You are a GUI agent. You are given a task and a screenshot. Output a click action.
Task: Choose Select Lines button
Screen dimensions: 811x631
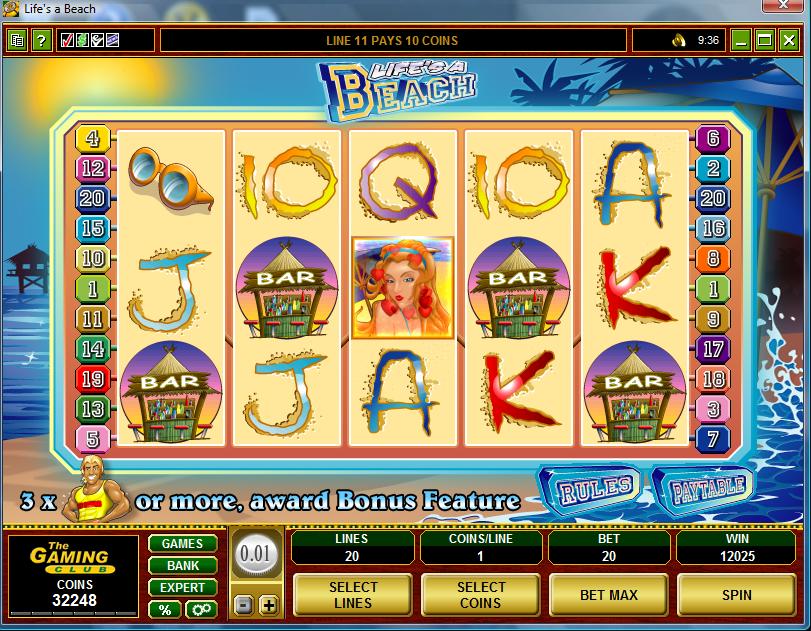coord(353,595)
